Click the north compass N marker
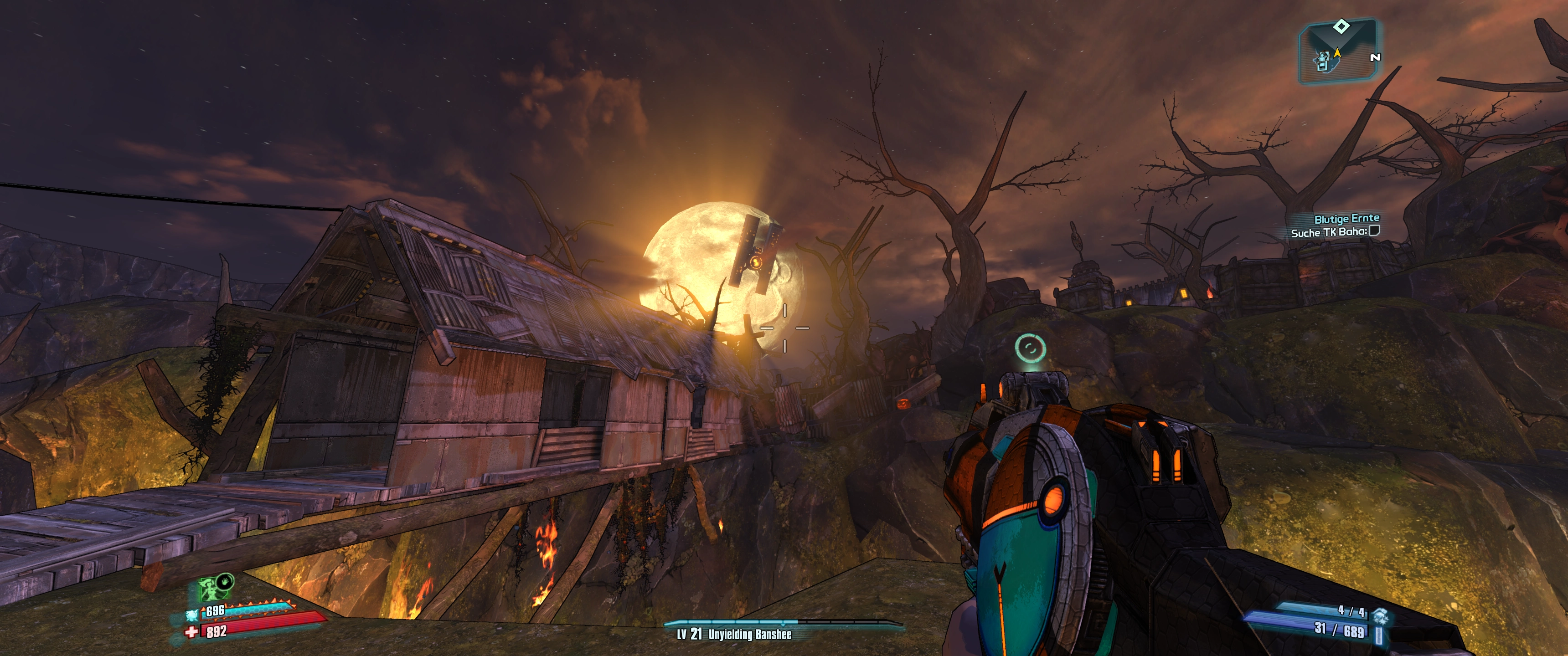This screenshot has height=656, width=1568. [x=1375, y=57]
